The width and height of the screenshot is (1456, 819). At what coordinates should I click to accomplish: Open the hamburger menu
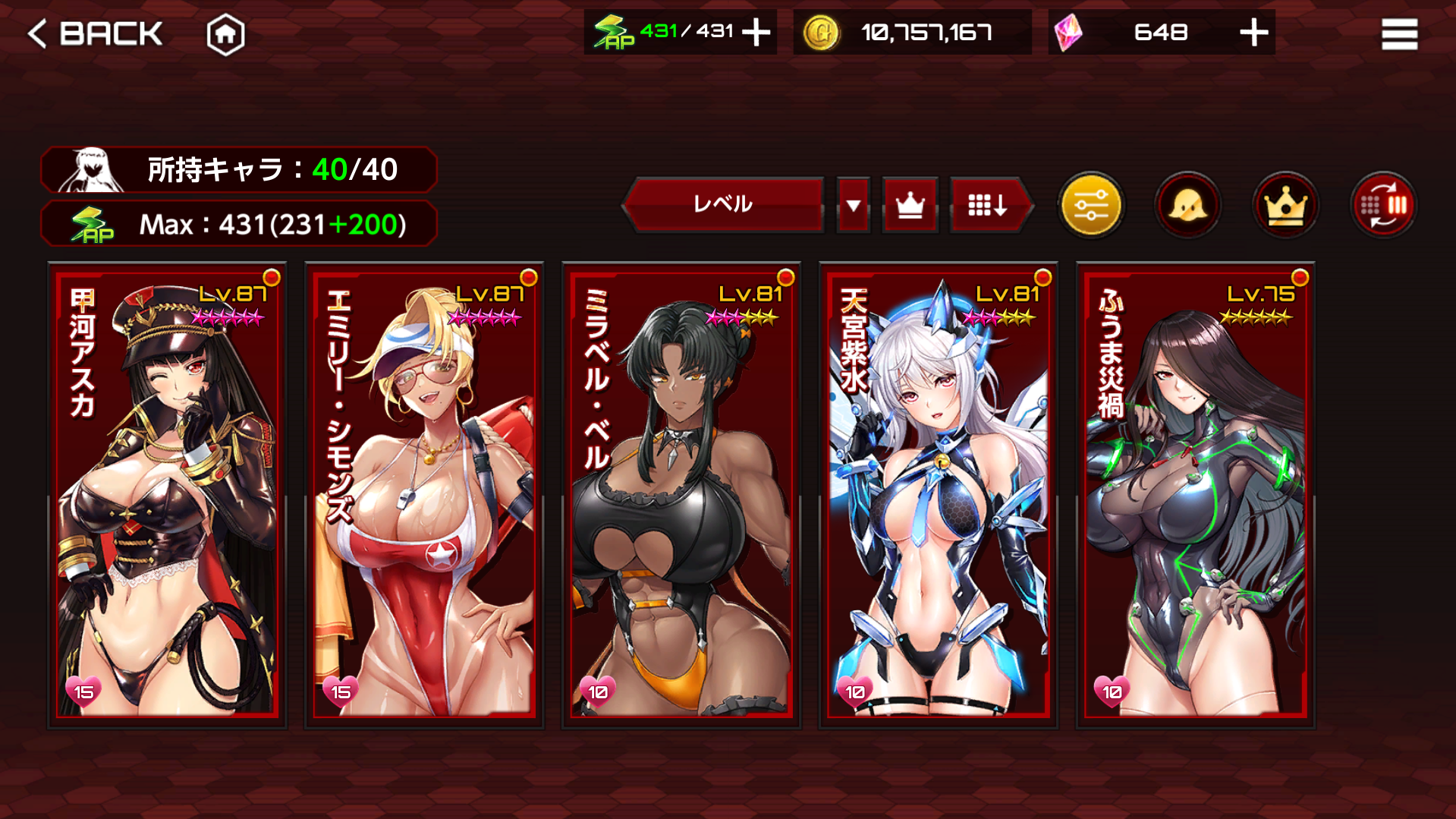tap(1399, 34)
